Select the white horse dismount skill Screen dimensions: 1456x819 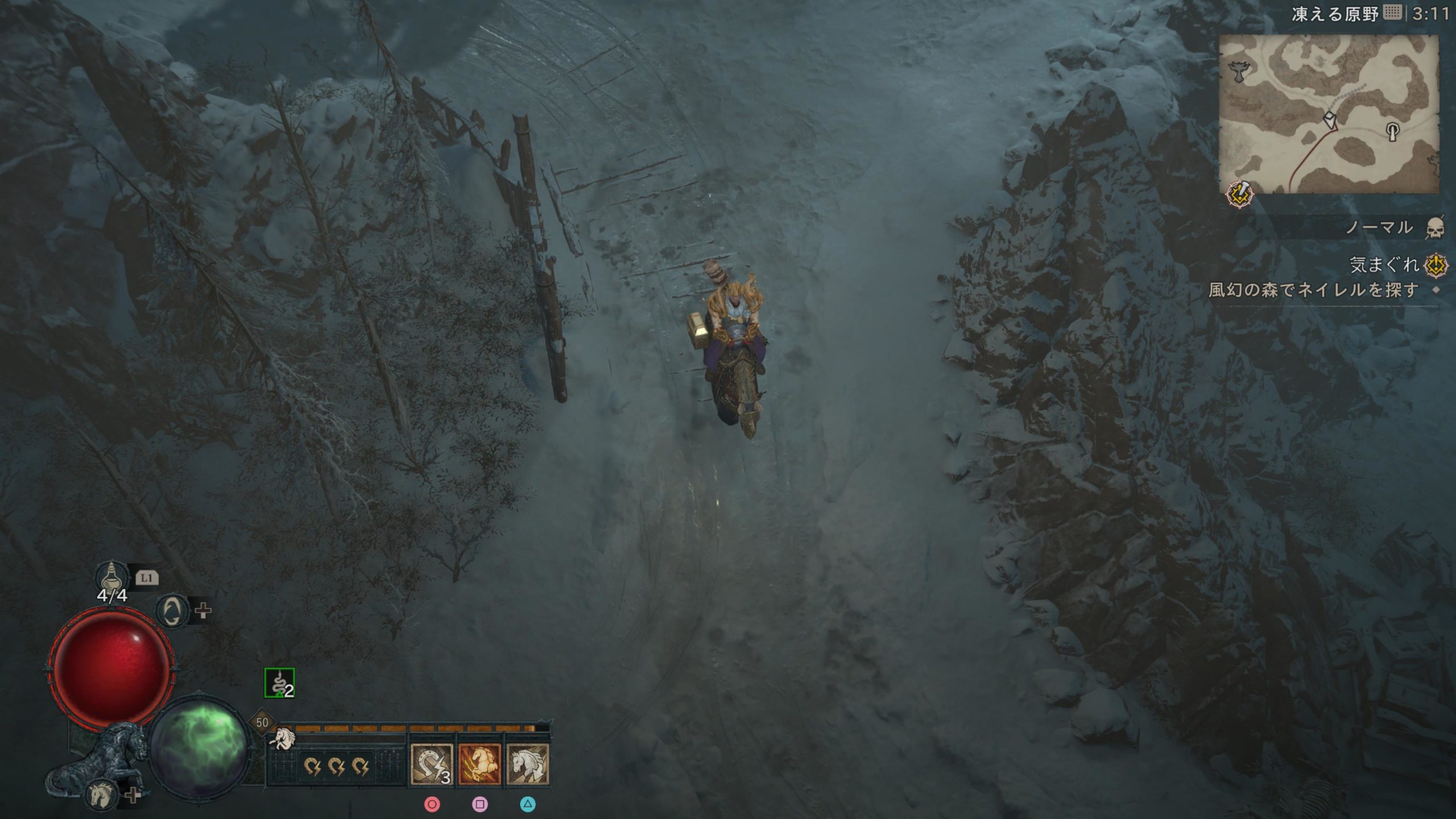[527, 765]
